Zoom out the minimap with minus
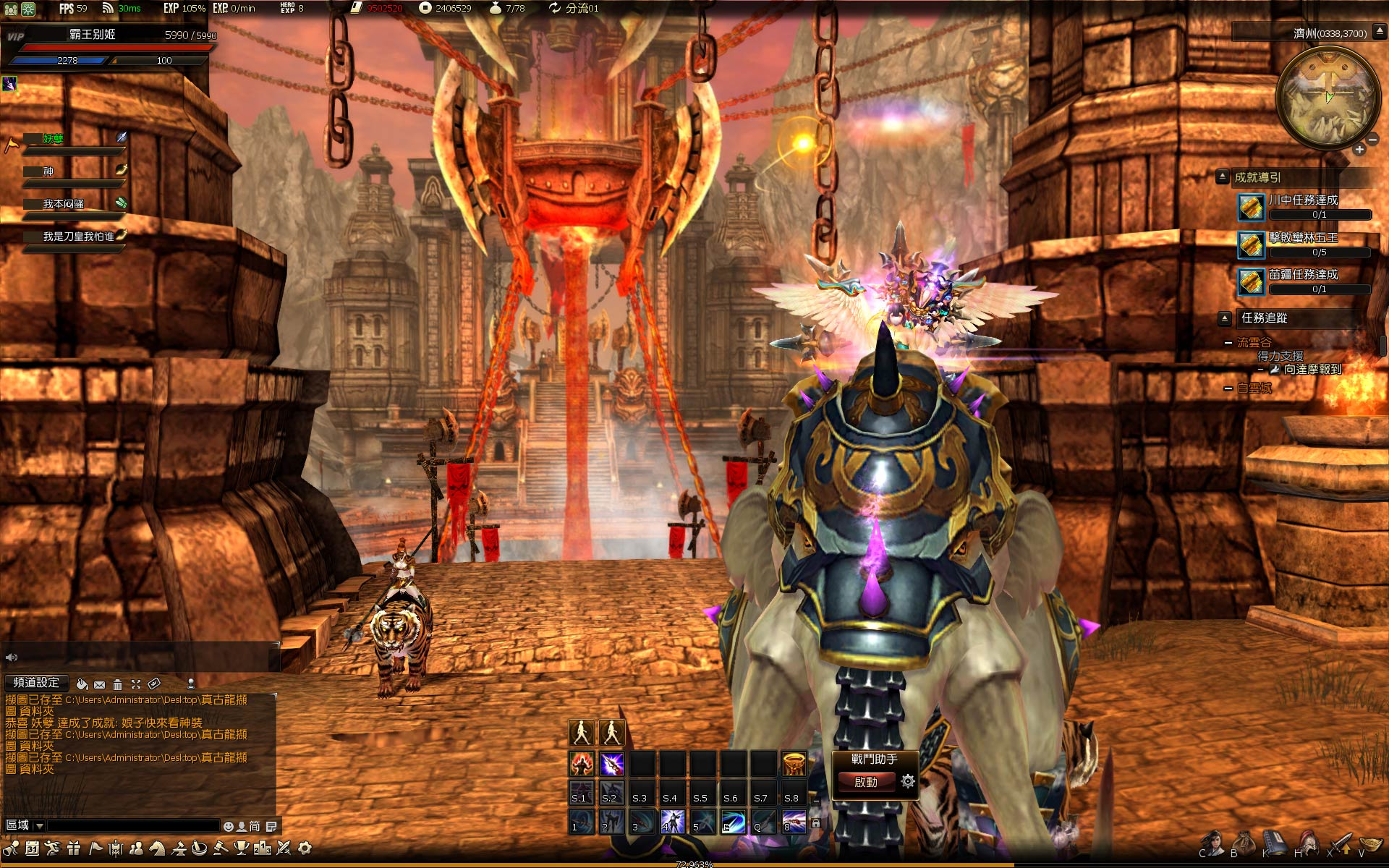This screenshot has width=1389, height=868. (x=1372, y=140)
